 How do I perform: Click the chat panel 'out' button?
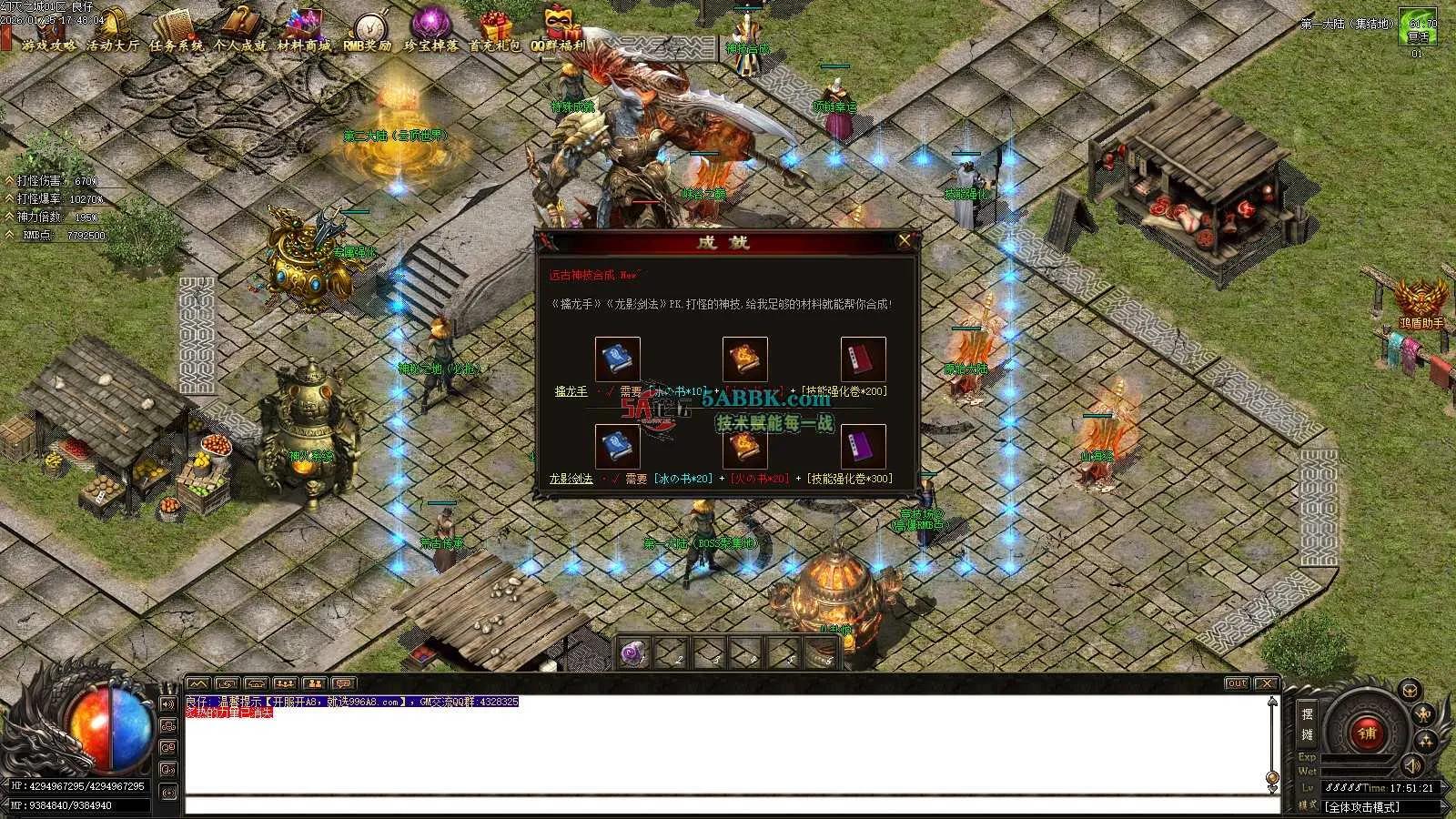click(1236, 683)
